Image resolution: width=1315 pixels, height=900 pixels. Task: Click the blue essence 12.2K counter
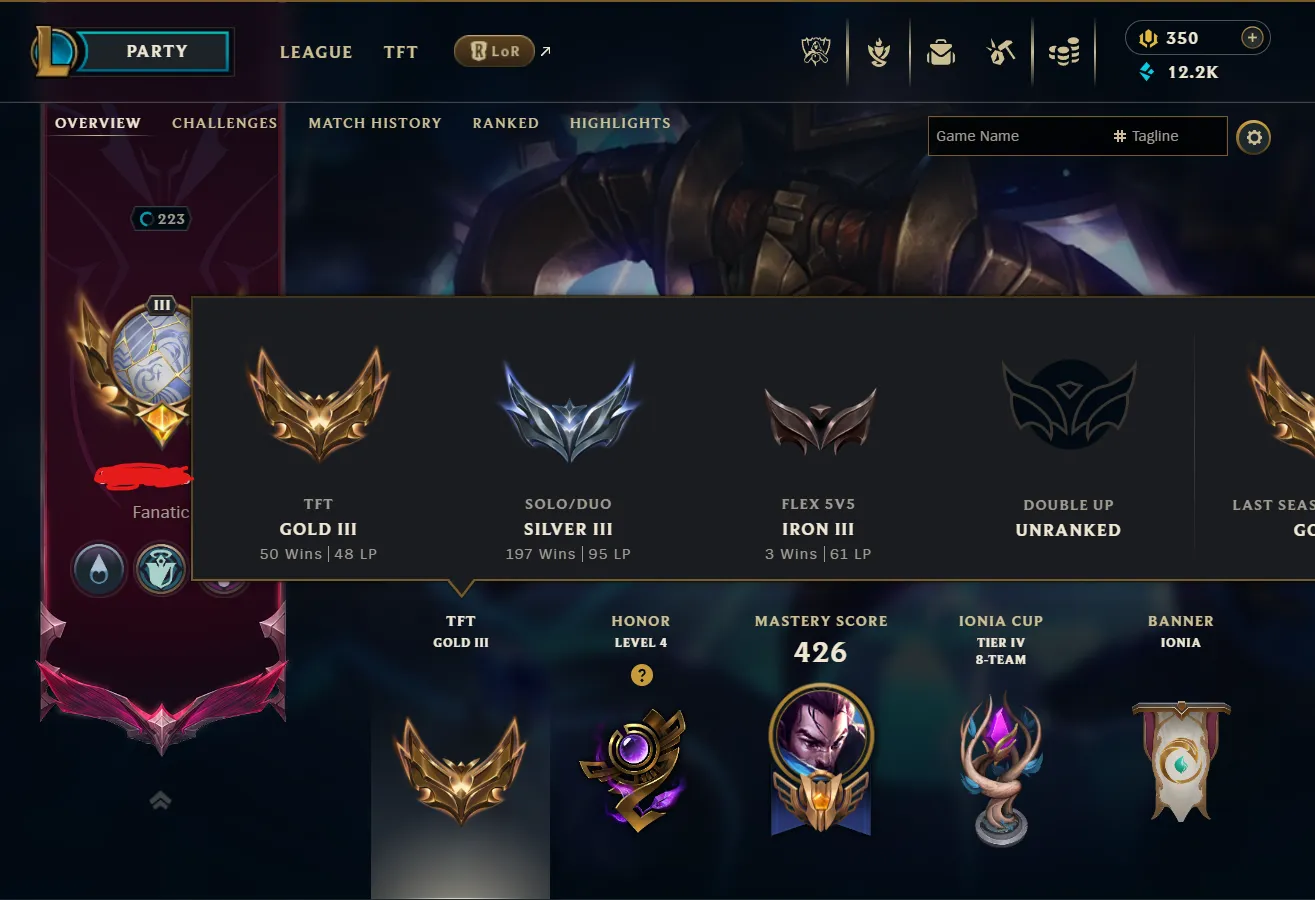coord(1180,72)
